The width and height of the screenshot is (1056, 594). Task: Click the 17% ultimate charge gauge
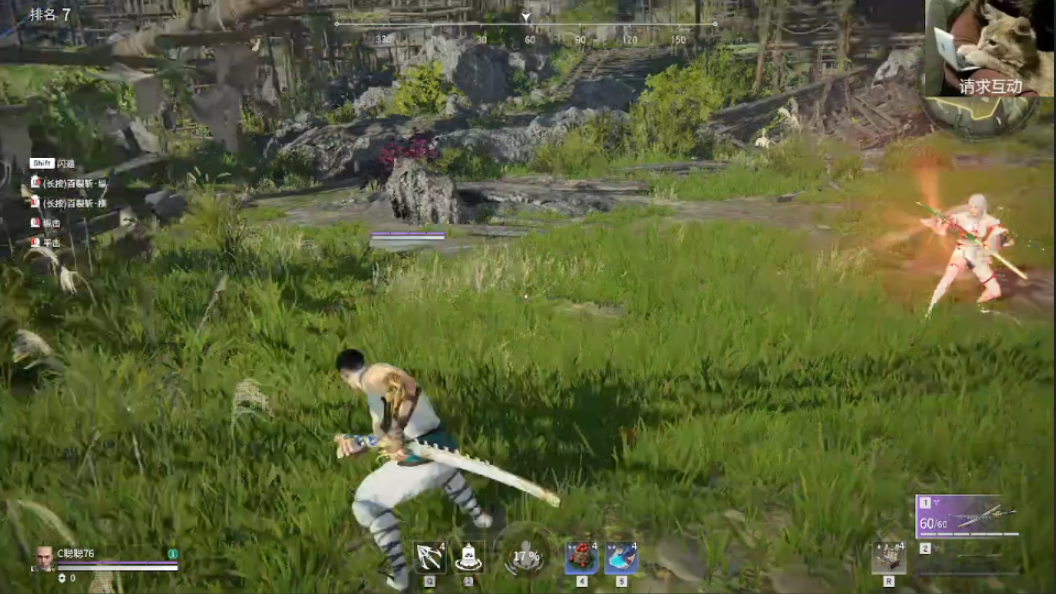(x=525, y=556)
